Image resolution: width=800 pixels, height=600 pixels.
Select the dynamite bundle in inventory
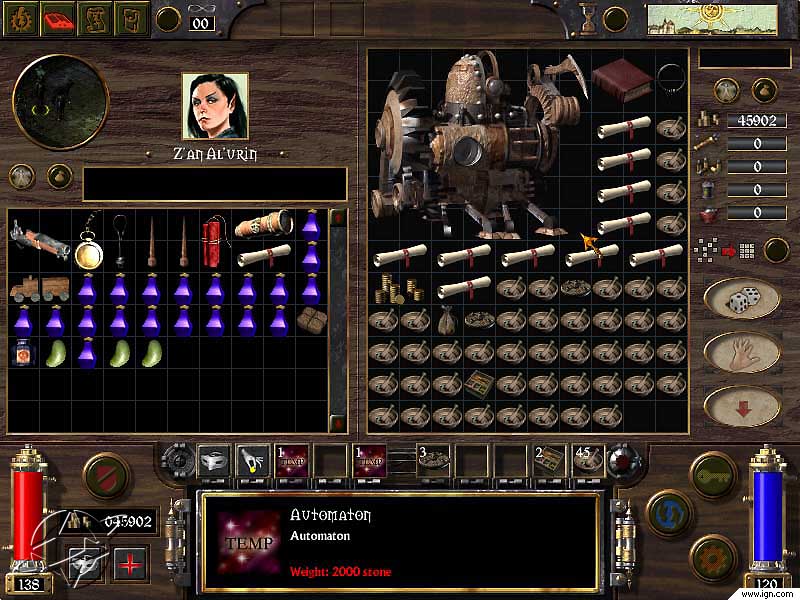coord(215,233)
